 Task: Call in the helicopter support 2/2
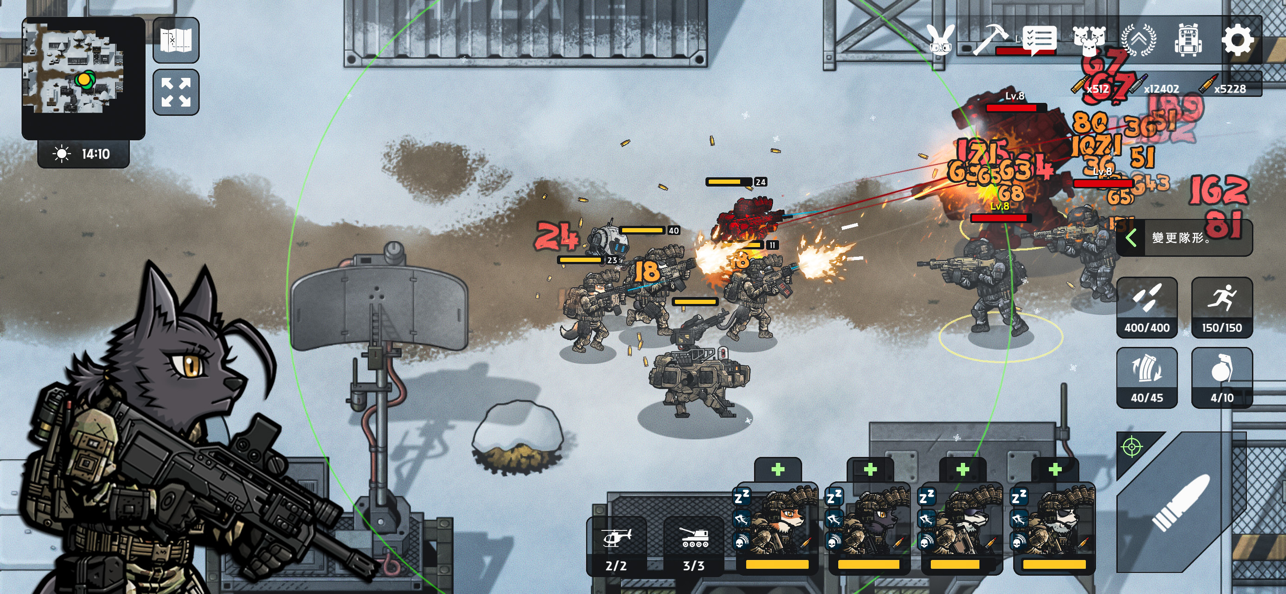pyautogui.click(x=616, y=546)
